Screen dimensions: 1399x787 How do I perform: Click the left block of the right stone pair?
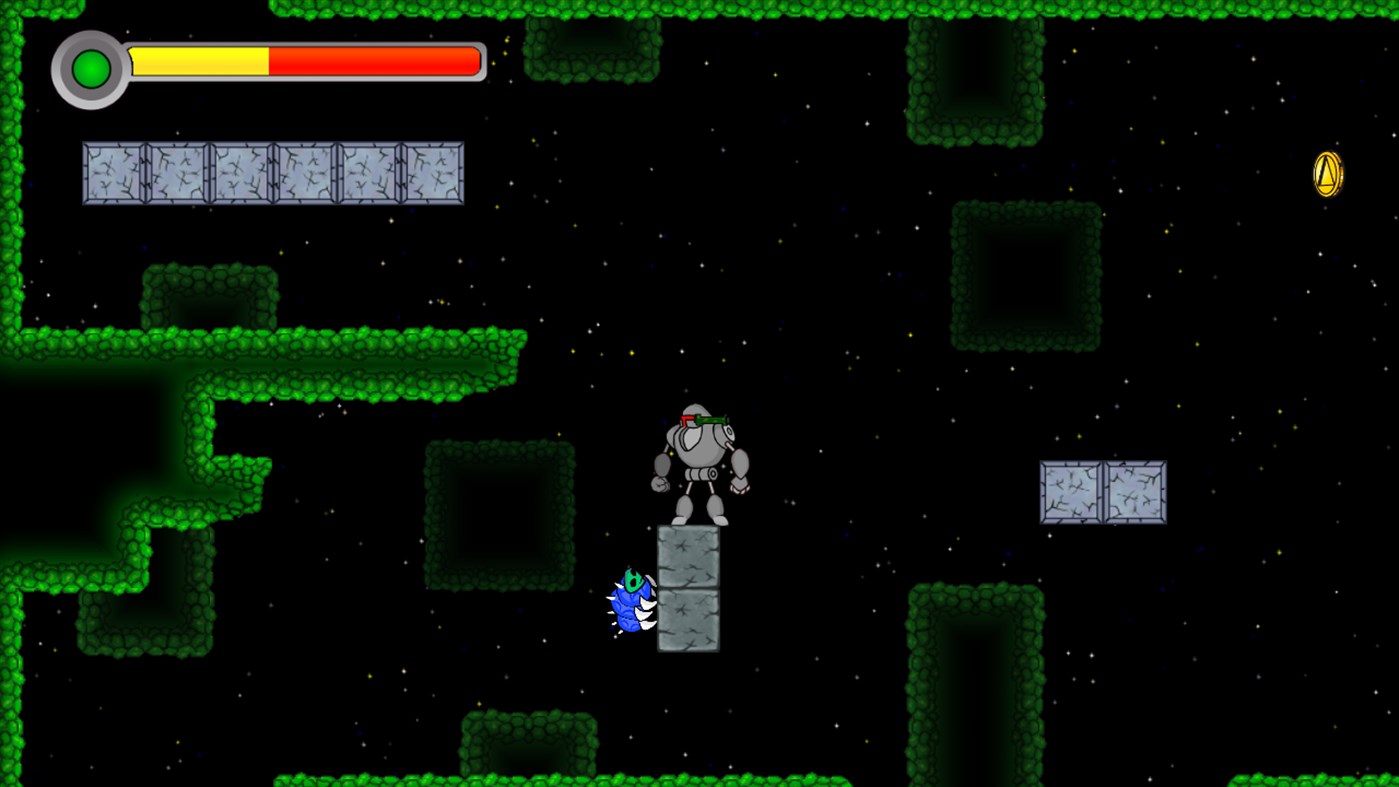(x=1071, y=490)
